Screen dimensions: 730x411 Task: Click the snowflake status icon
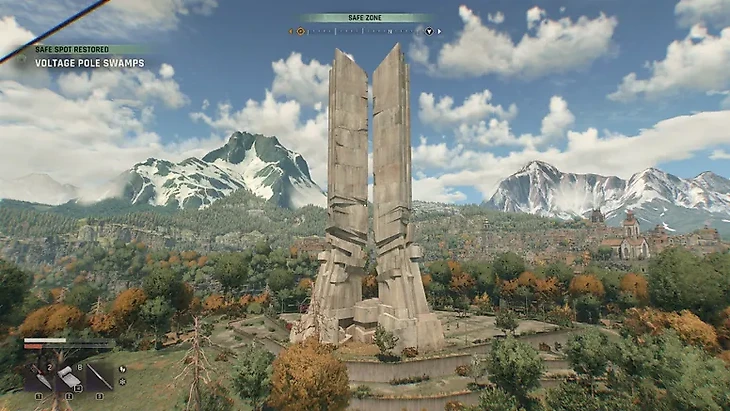coord(122,382)
